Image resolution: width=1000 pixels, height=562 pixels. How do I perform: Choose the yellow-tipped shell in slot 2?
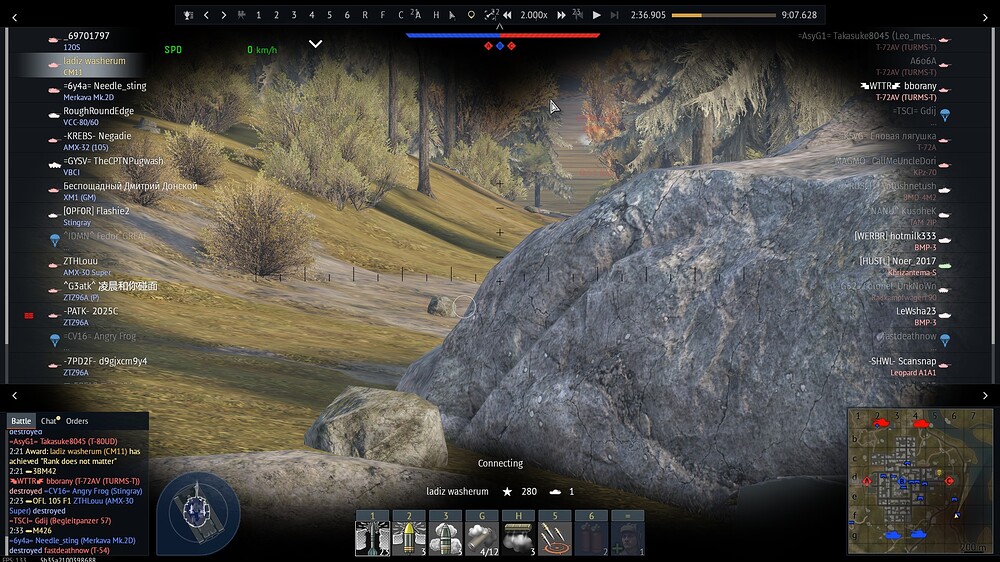point(408,537)
